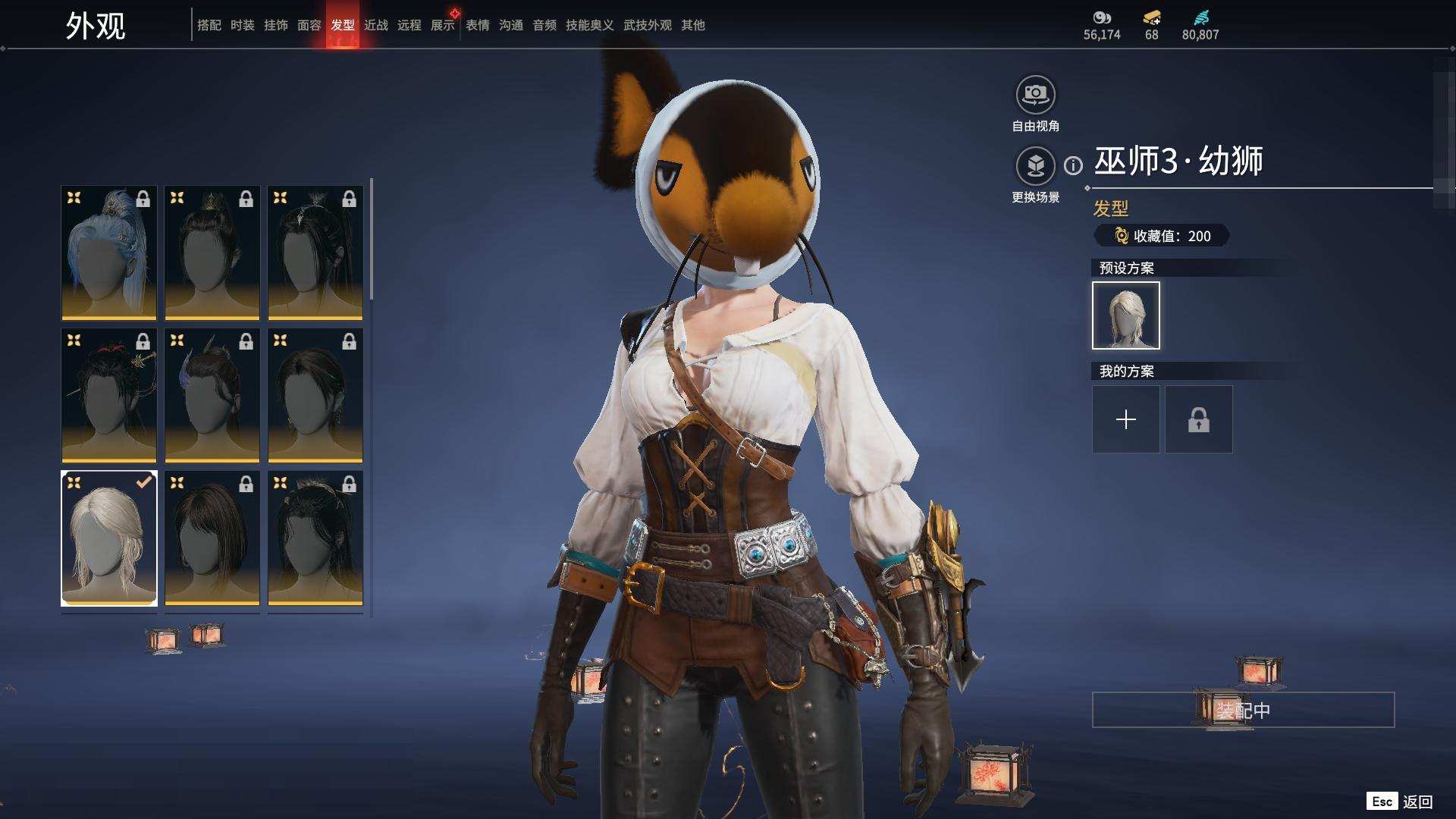Switch to the 武技外观 tab

[x=647, y=25]
